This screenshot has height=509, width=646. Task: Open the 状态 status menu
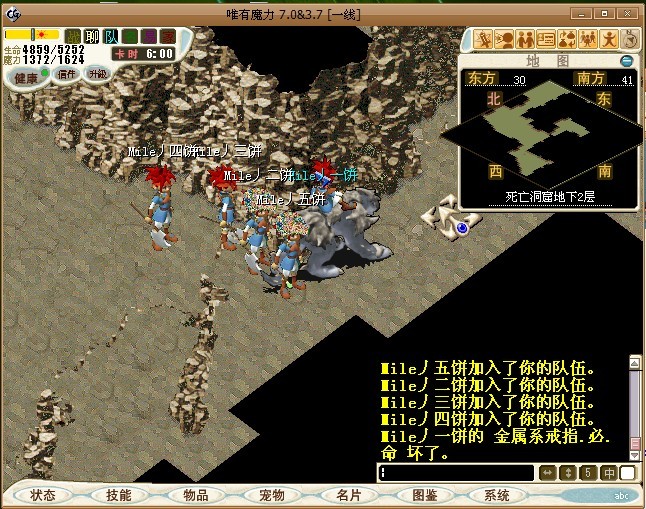pos(43,495)
